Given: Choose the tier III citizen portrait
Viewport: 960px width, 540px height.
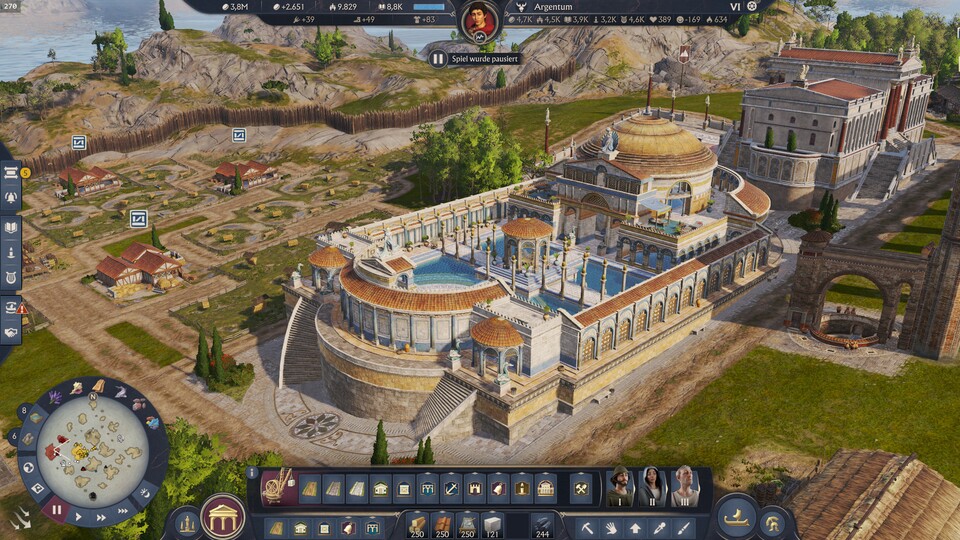Looking at the screenshot, I should 685,487.
